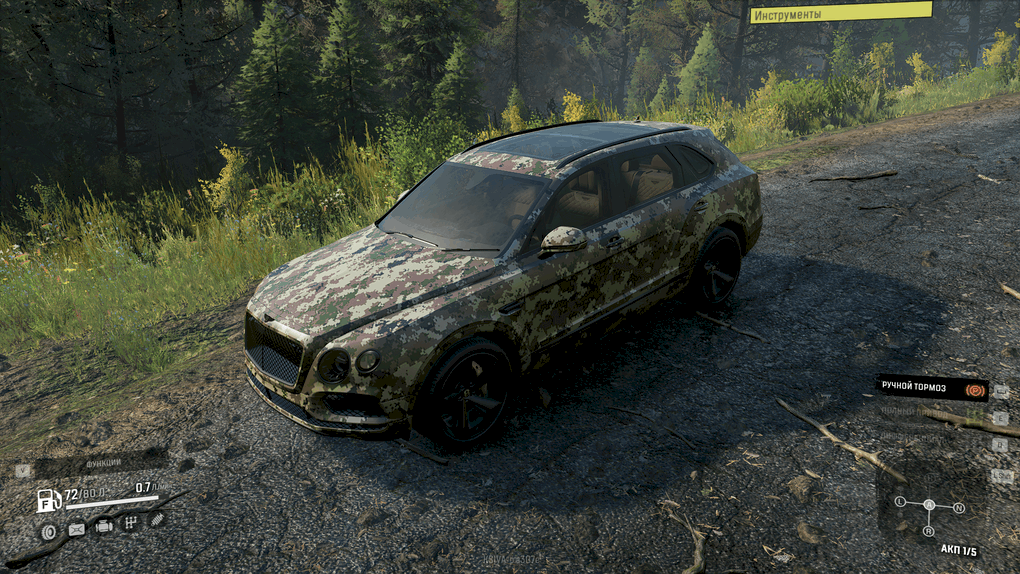Shift gearbox to Reverse R
Viewport: 1020px width, 574px height.
pyautogui.click(x=929, y=531)
